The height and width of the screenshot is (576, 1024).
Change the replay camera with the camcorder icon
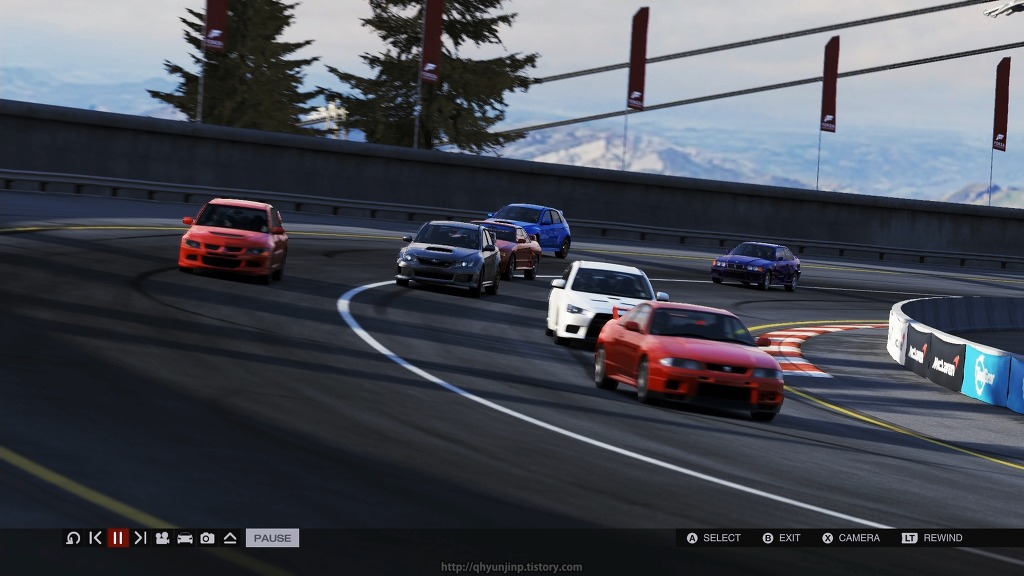point(162,538)
